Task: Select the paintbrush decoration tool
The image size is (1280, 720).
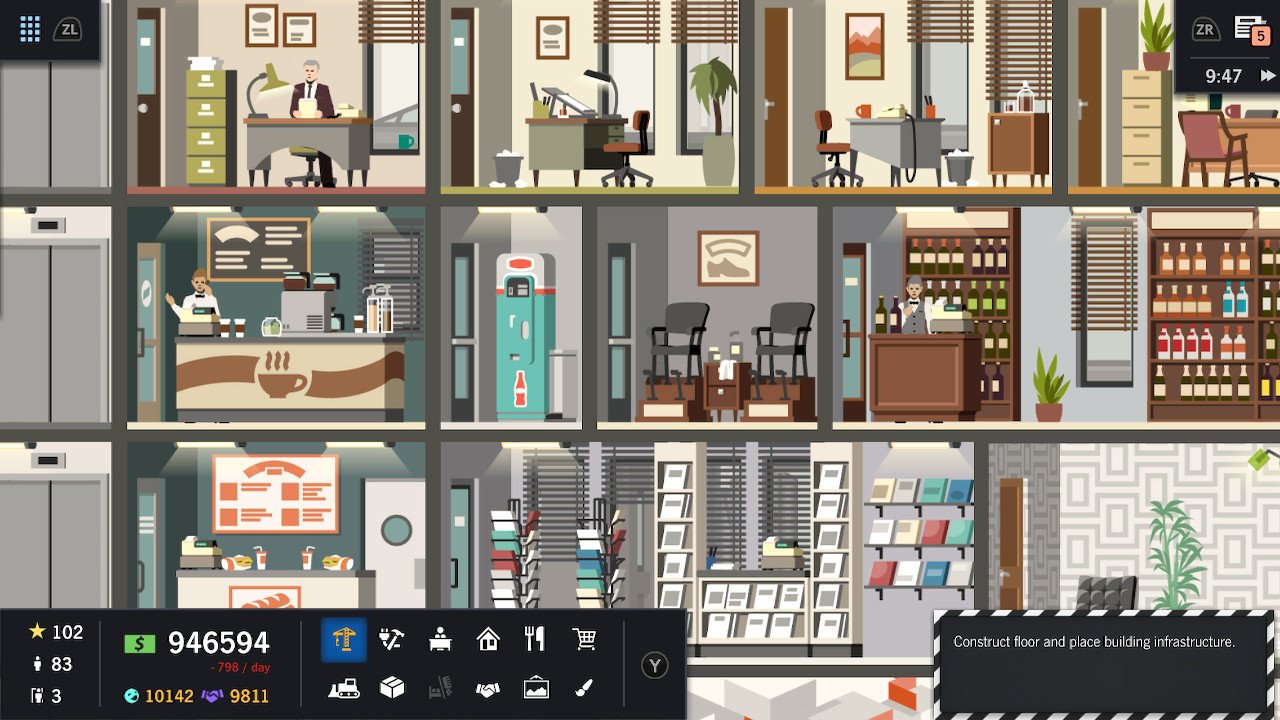Action: pos(584,688)
